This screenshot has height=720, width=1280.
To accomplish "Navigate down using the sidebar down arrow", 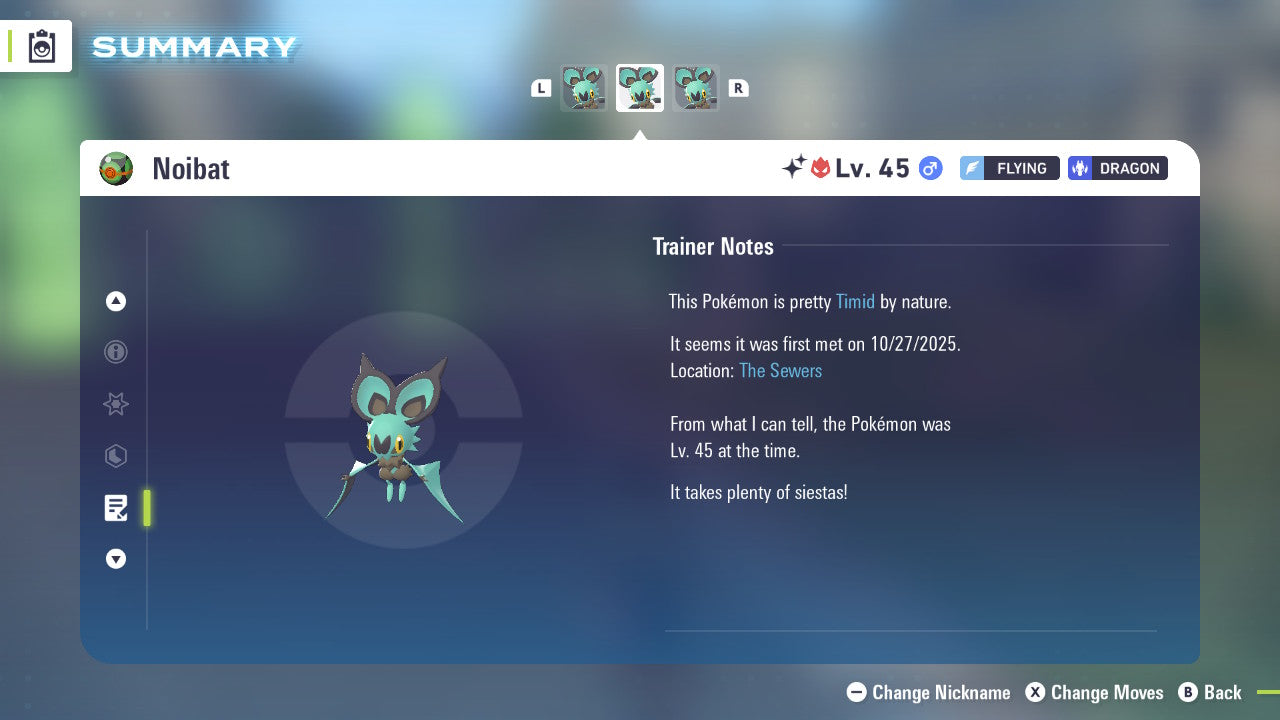I will tap(115, 559).
